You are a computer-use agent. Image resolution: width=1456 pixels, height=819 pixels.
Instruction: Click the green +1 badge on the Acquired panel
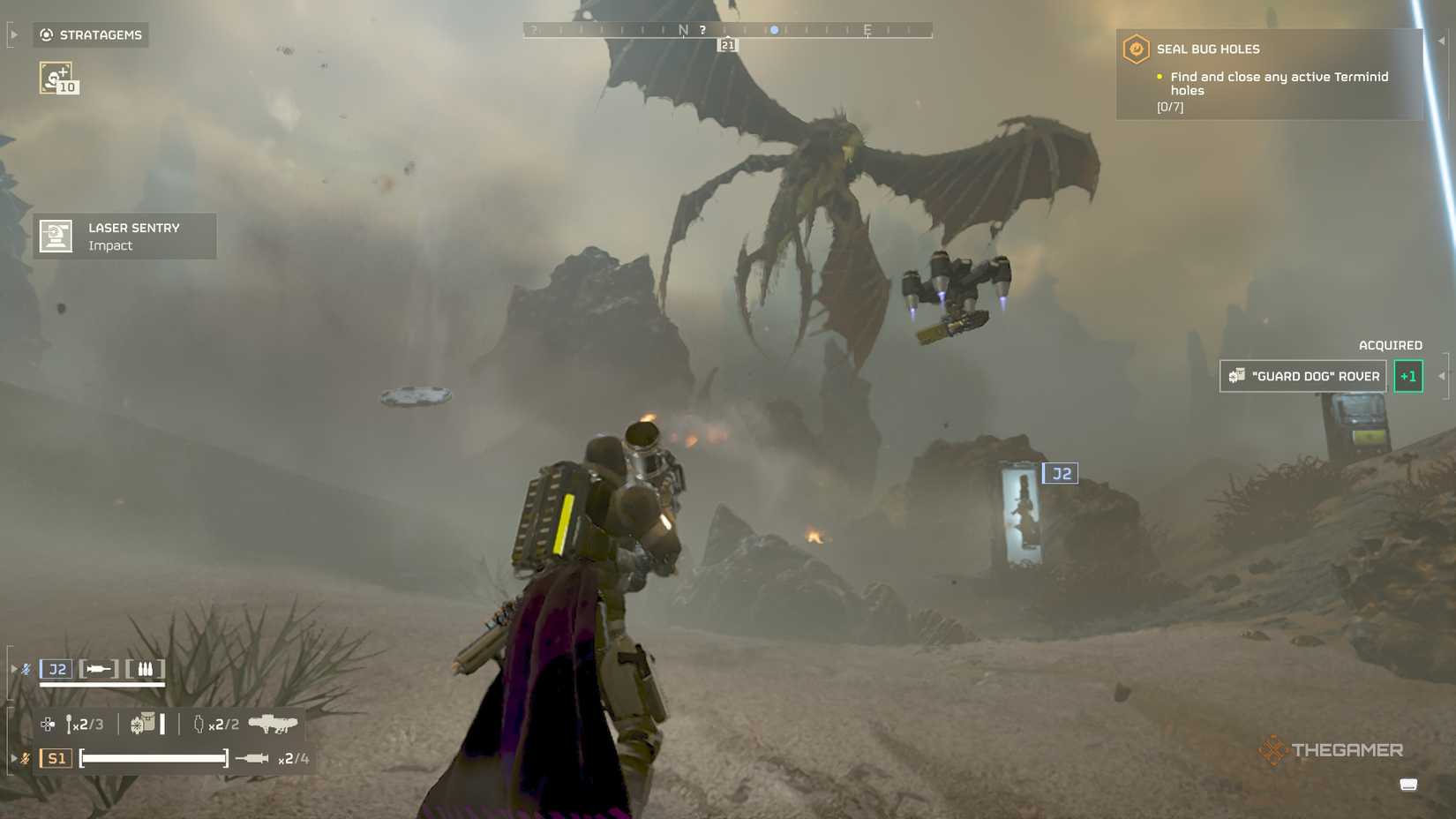coord(1408,375)
